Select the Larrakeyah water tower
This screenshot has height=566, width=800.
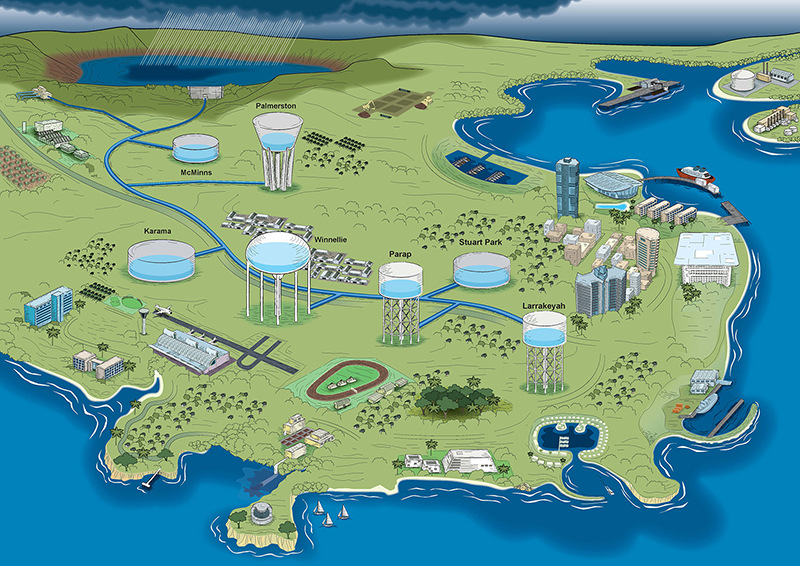click(x=543, y=335)
